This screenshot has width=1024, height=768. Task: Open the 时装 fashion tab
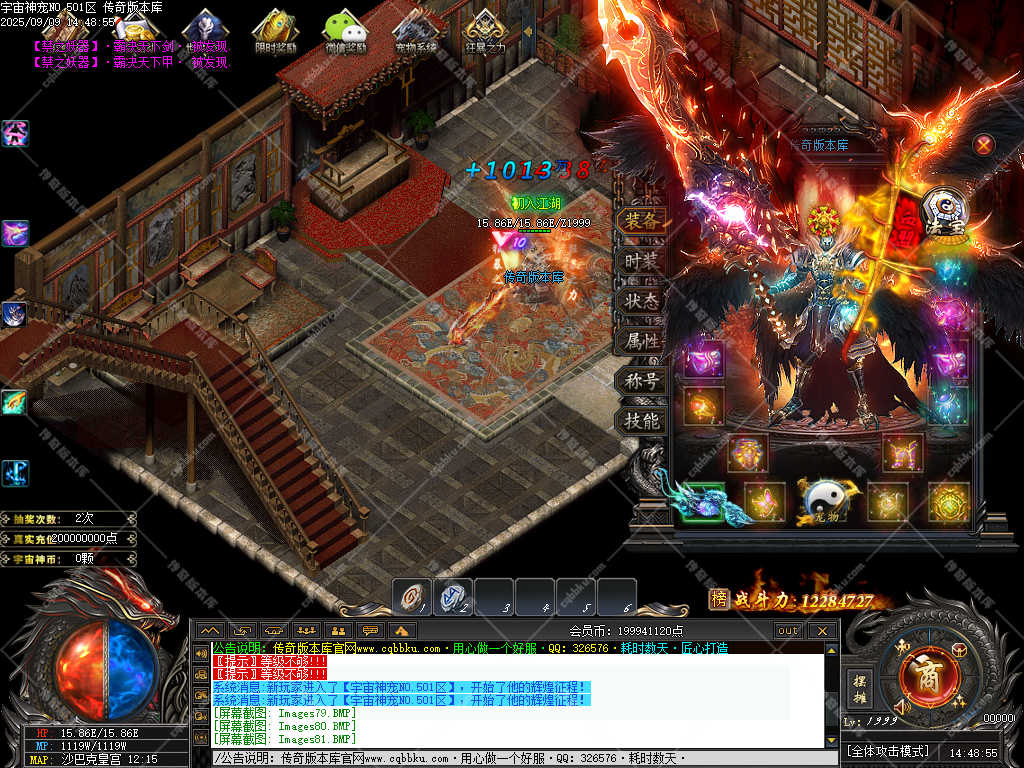pos(642,261)
